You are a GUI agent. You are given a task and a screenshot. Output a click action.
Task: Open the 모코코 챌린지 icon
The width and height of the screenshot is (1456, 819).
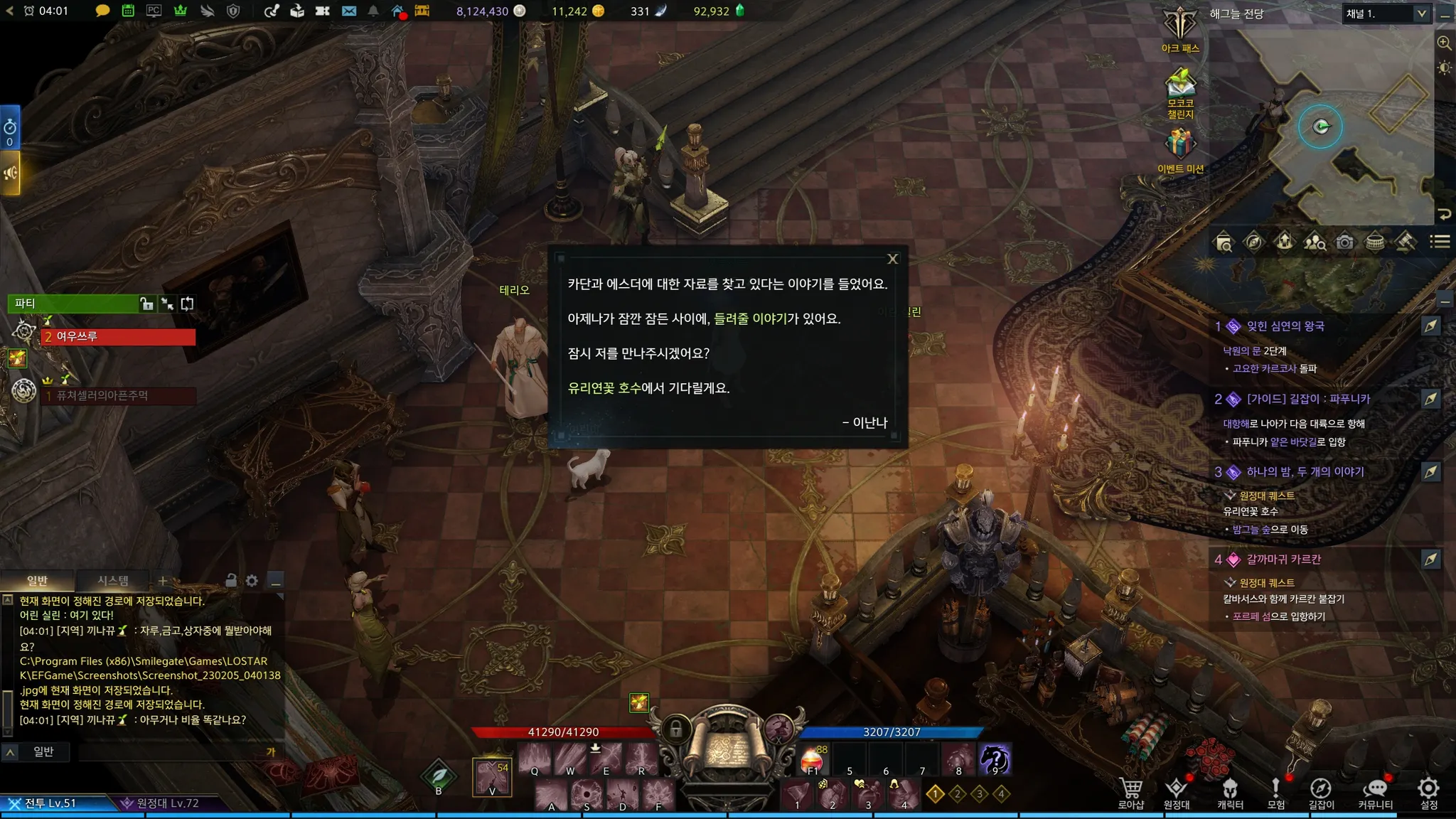(1180, 89)
